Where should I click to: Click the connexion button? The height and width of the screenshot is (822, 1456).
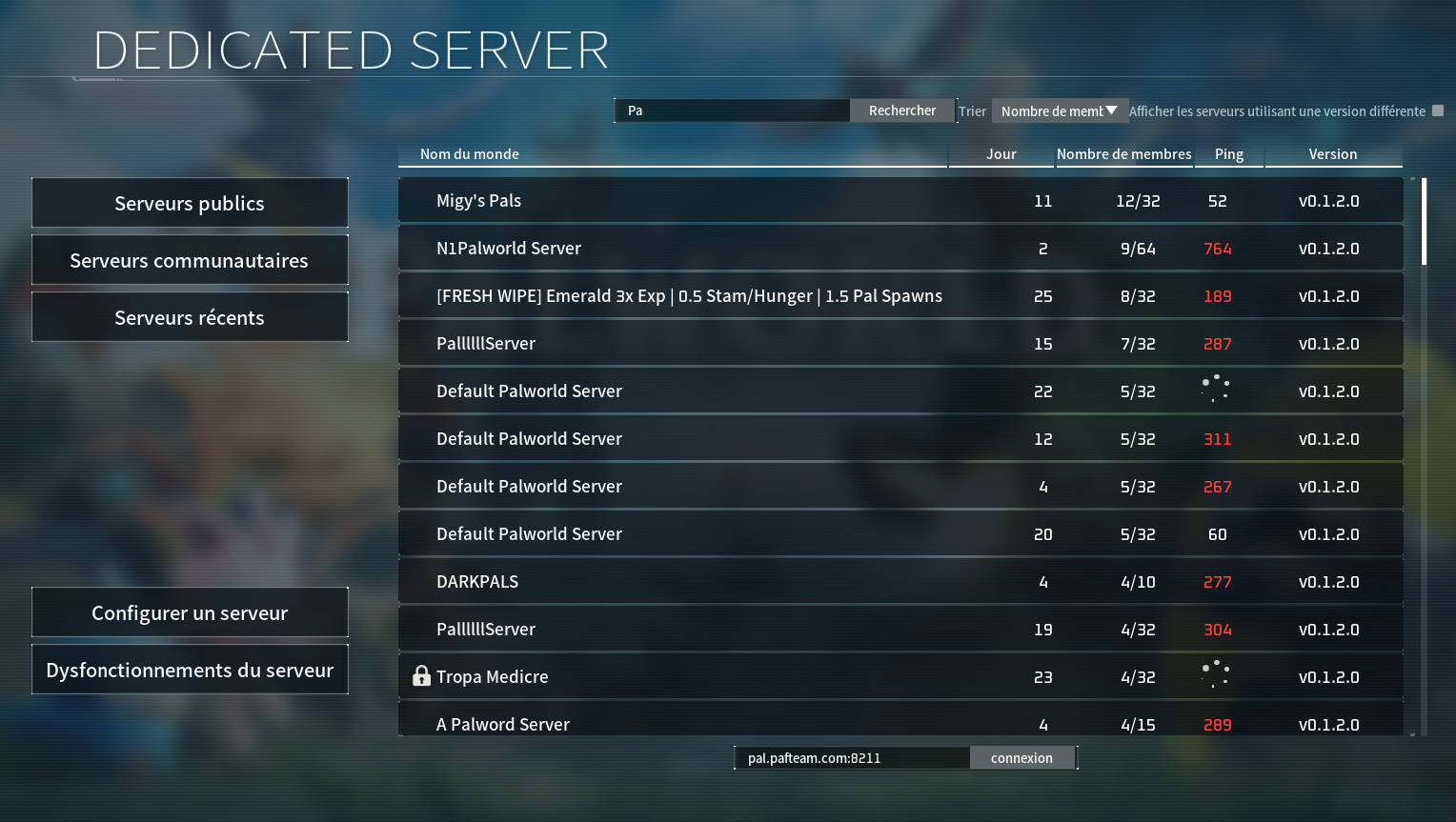tap(1021, 758)
